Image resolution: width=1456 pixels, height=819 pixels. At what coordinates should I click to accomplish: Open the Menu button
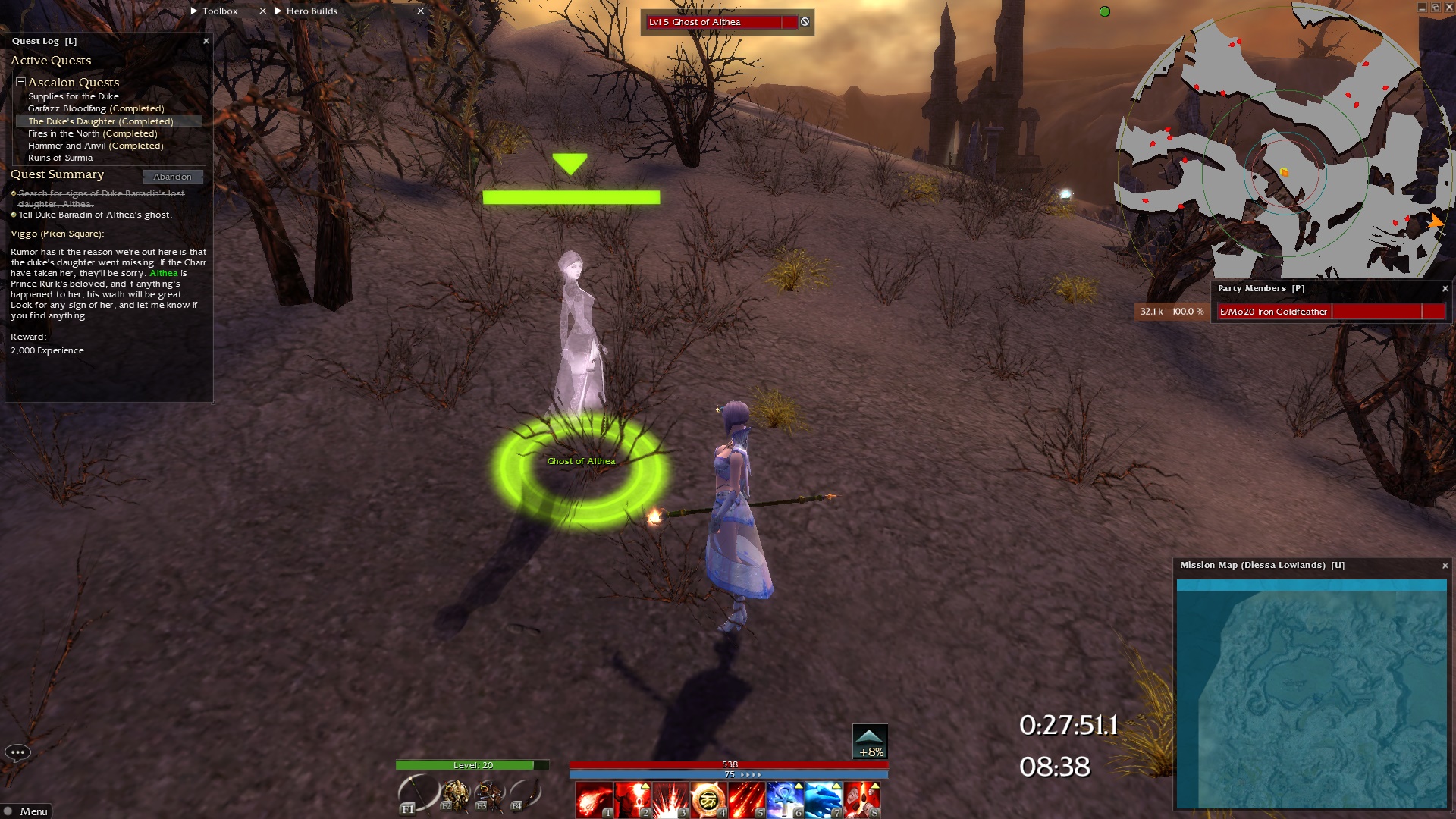tap(27, 811)
